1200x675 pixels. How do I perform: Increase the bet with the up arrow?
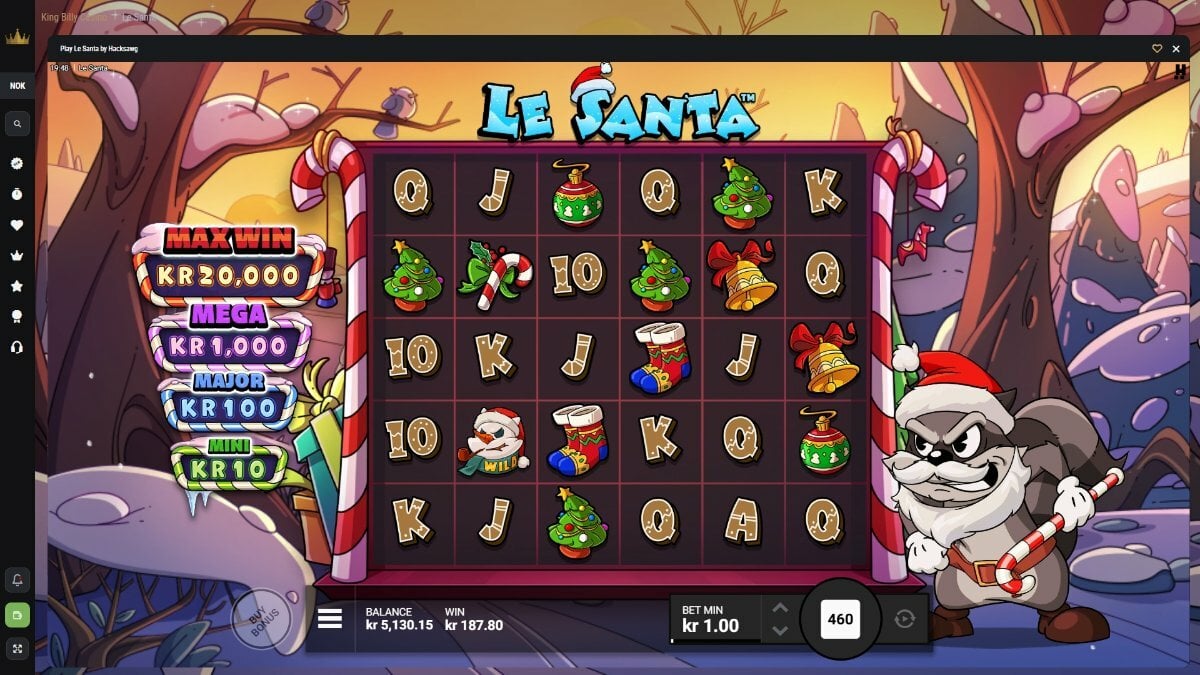781,608
